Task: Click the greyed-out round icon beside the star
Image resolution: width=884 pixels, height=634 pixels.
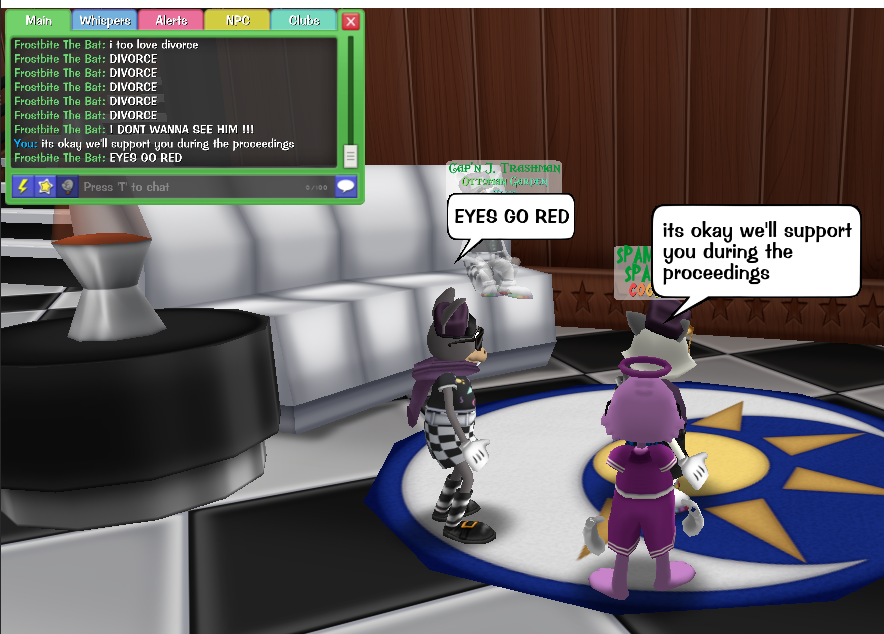Action: pyautogui.click(x=67, y=186)
